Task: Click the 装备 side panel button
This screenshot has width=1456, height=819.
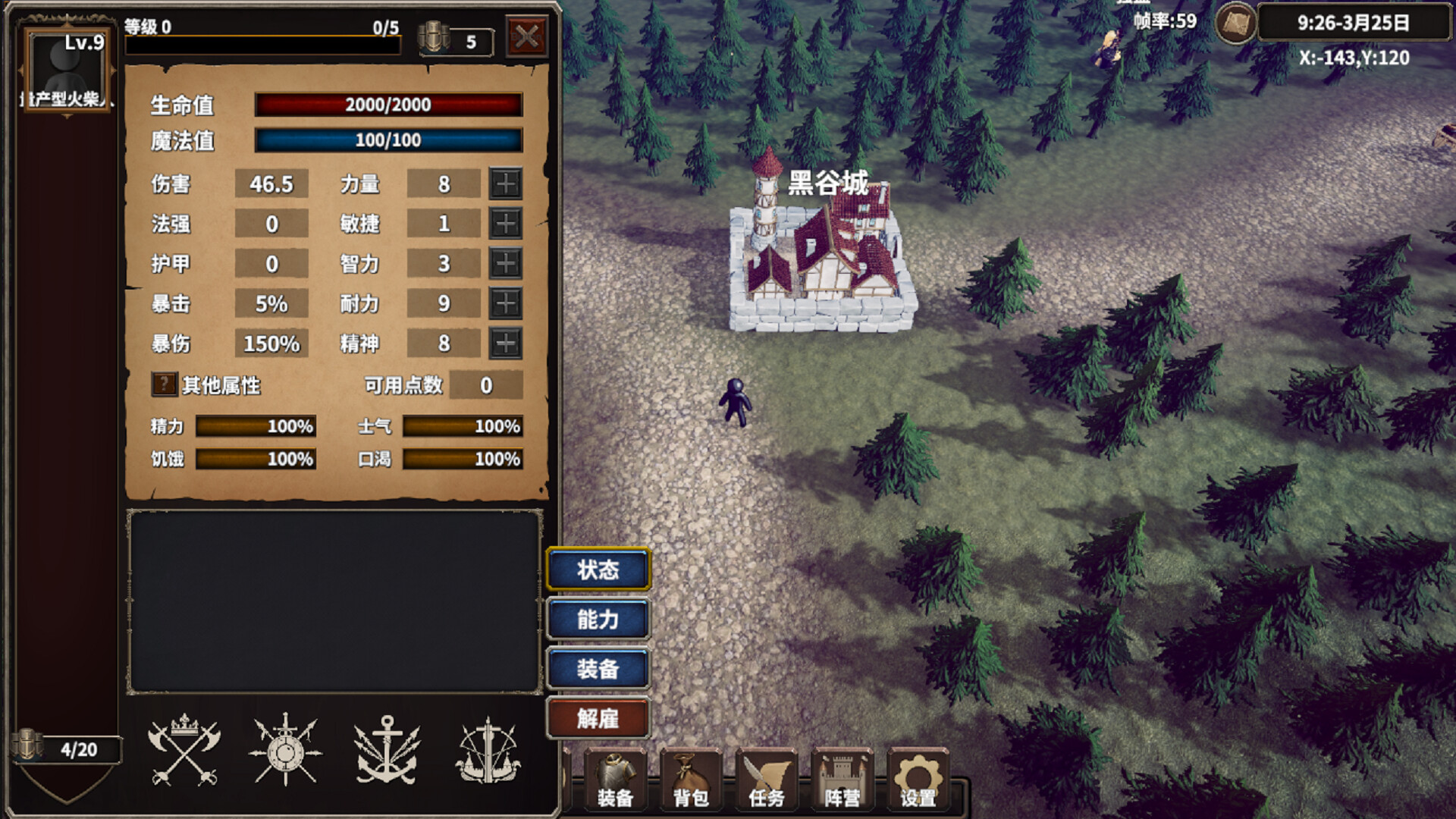Action: pyautogui.click(x=598, y=670)
